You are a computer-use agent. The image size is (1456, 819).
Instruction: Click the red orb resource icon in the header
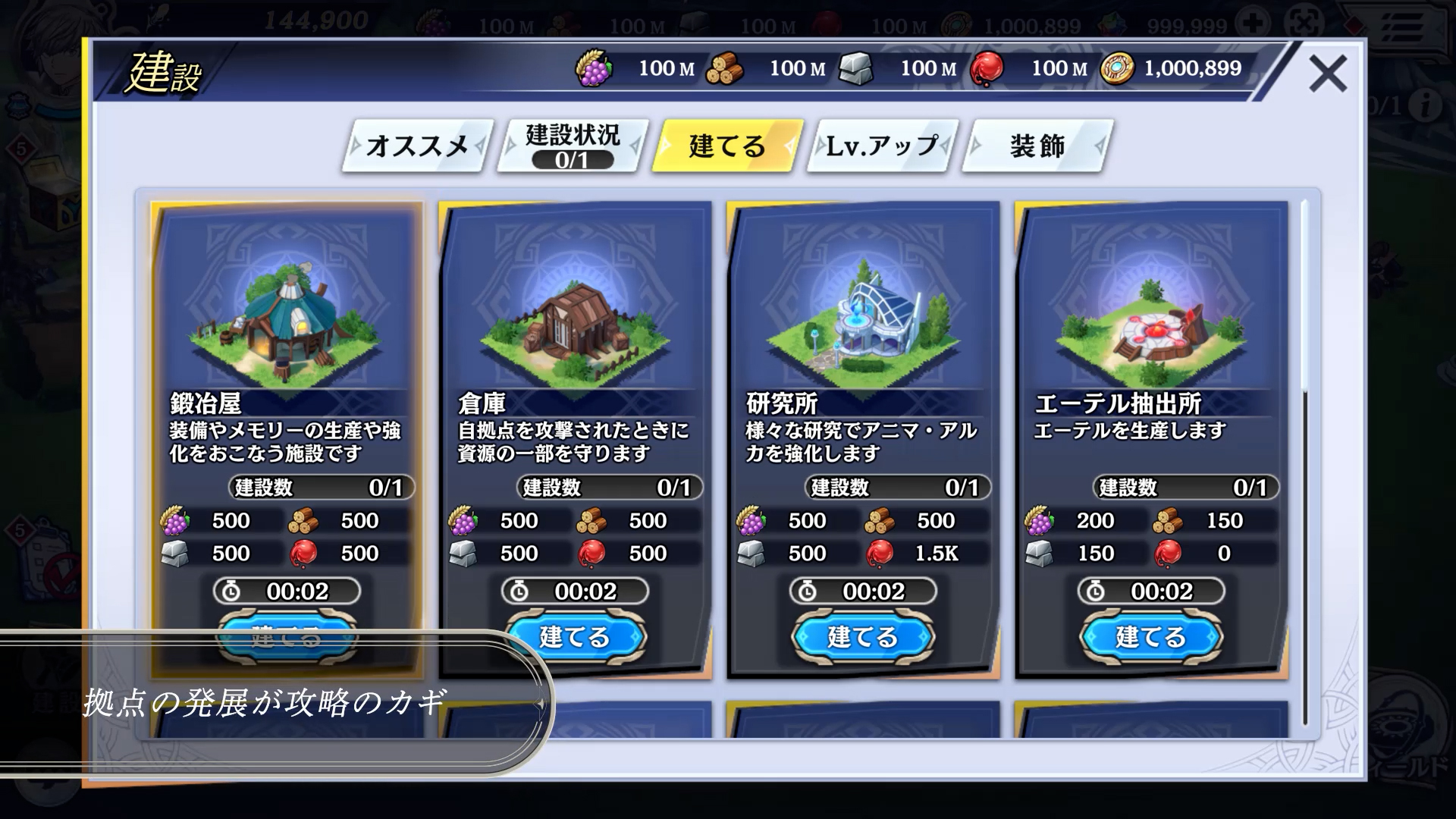pyautogui.click(x=984, y=67)
